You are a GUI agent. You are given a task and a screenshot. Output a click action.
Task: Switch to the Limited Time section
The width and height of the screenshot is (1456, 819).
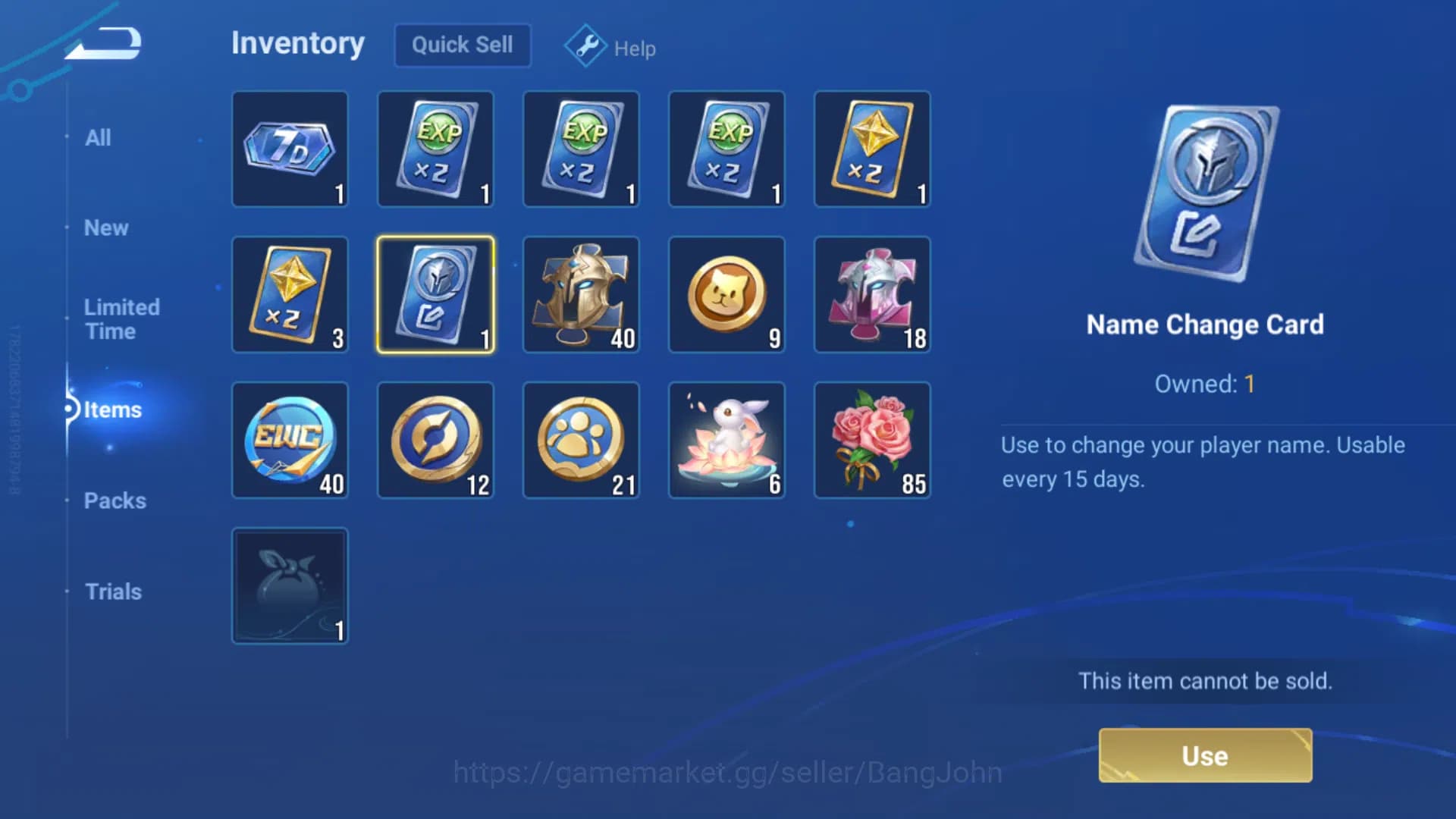click(x=121, y=318)
